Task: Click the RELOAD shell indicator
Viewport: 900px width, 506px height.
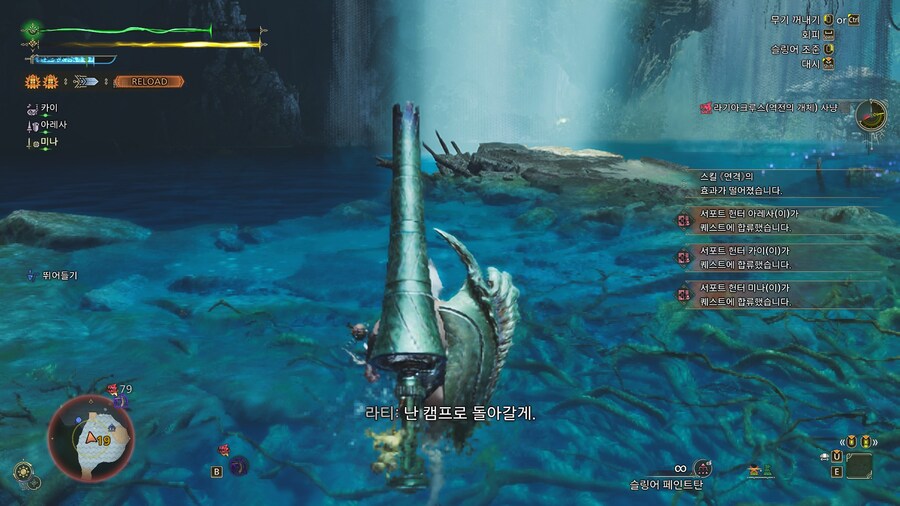Action: coord(148,81)
